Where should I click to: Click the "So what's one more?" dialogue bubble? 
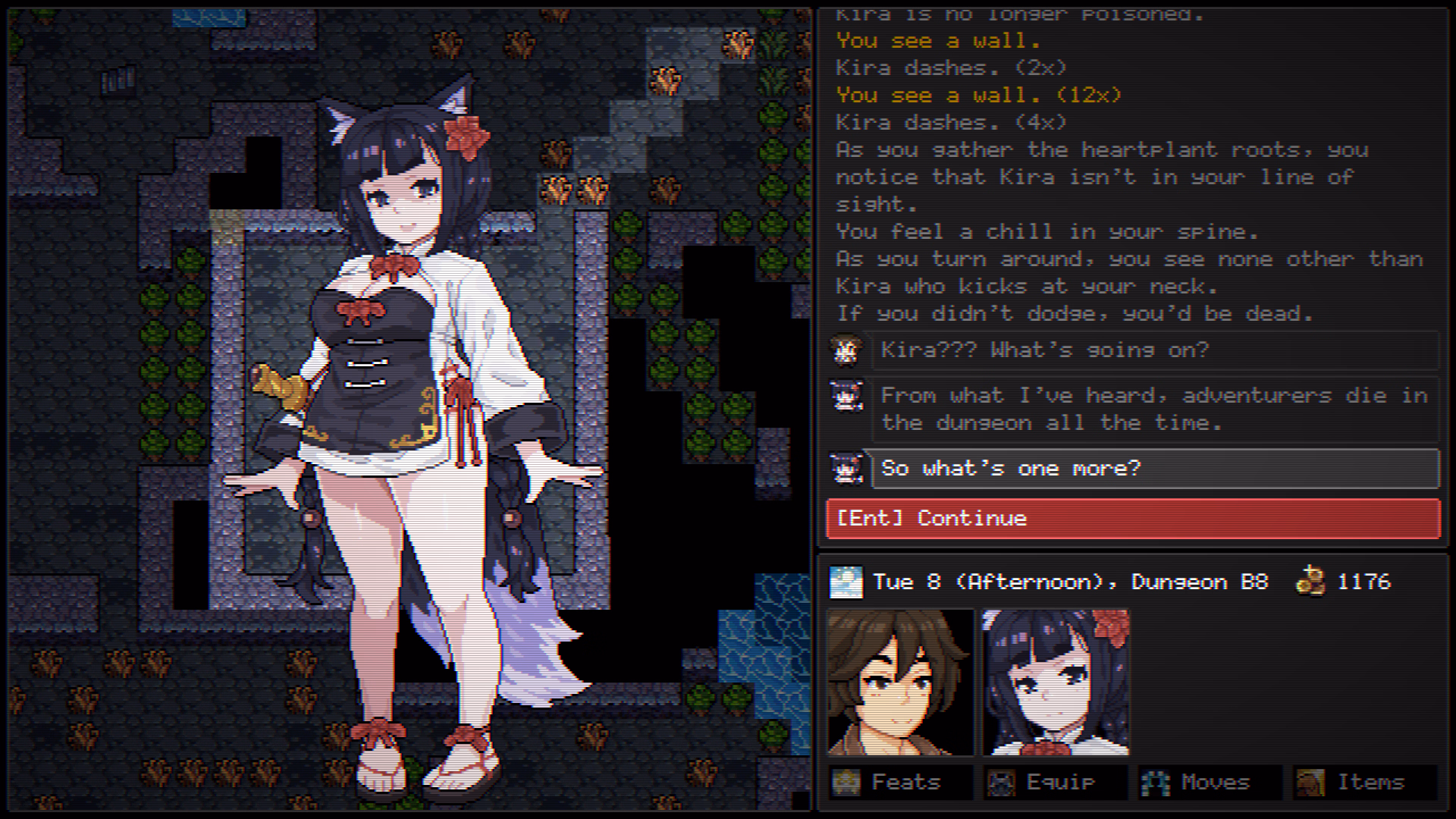pyautogui.click(x=1153, y=468)
